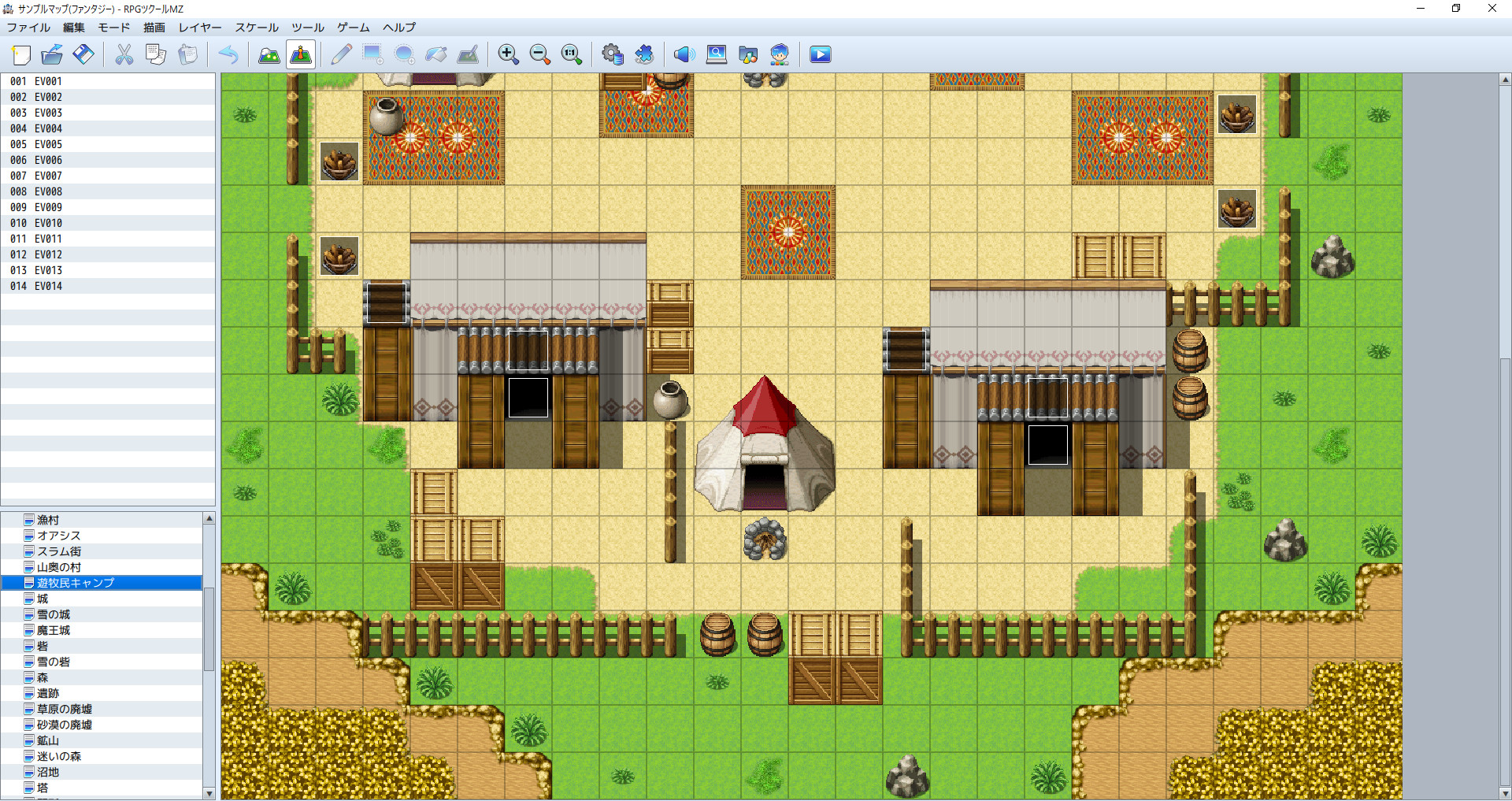Viewport: 1512px width, 801px height.
Task: Open the Database with the gear icon
Action: [x=613, y=54]
